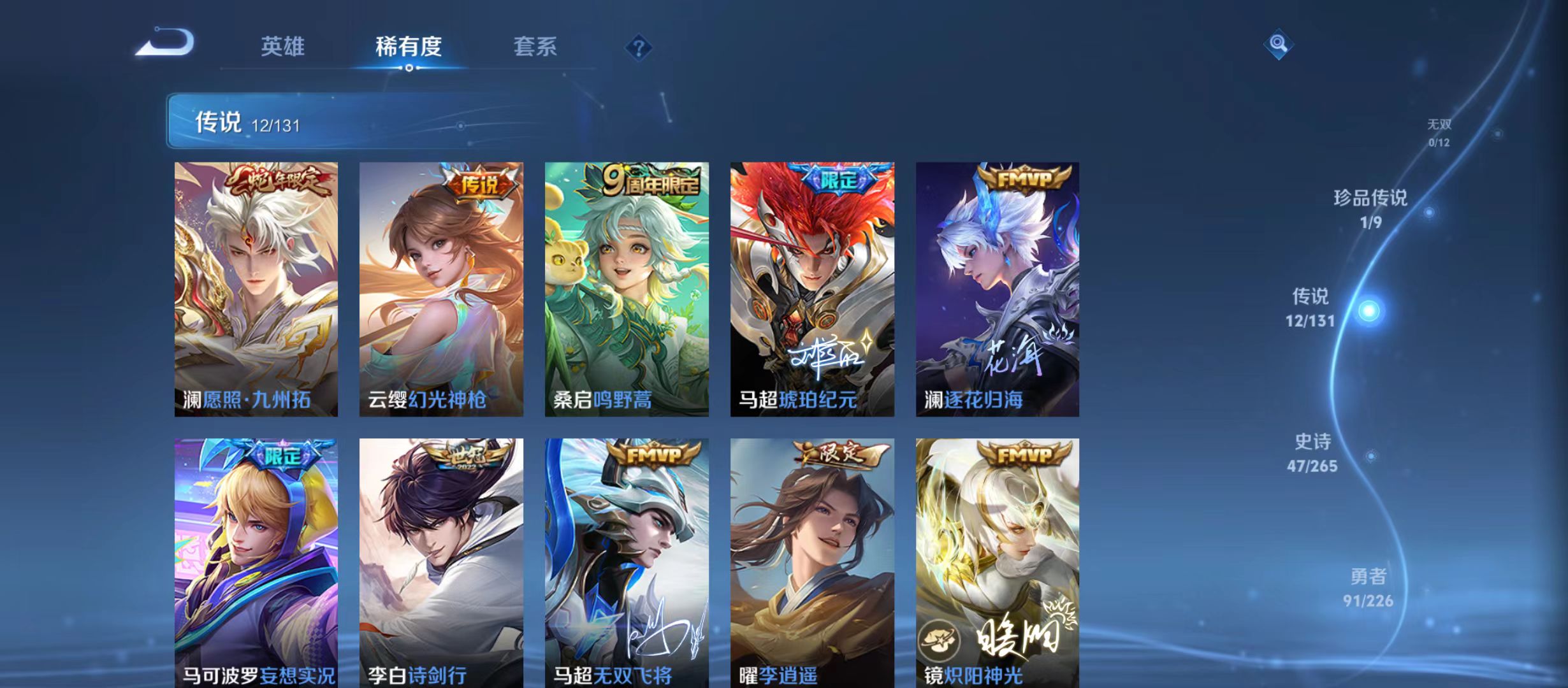
Task: Click the FMVP badge on the 澜逐花归海 skin
Action: tap(1026, 180)
